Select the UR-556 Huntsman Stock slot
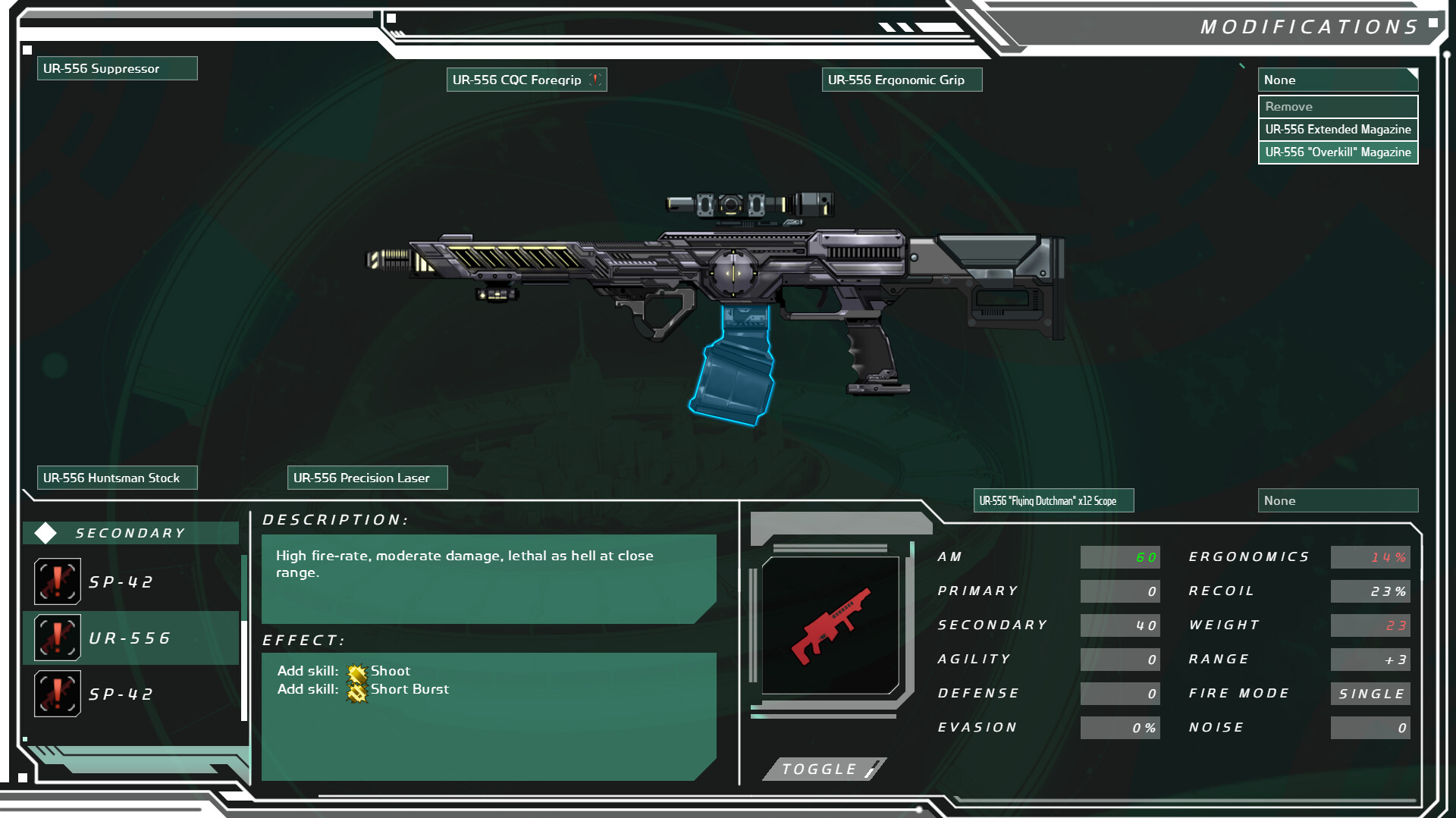Viewport: 1456px width, 818px height. tap(118, 478)
